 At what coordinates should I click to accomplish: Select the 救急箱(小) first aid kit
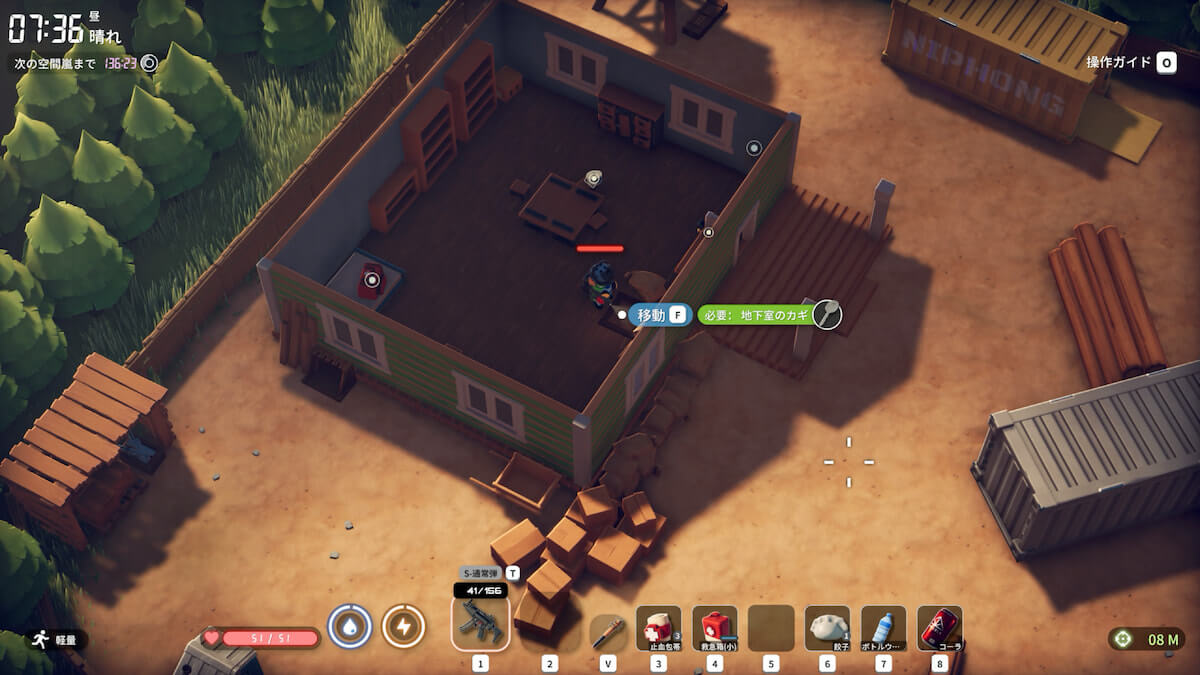714,629
